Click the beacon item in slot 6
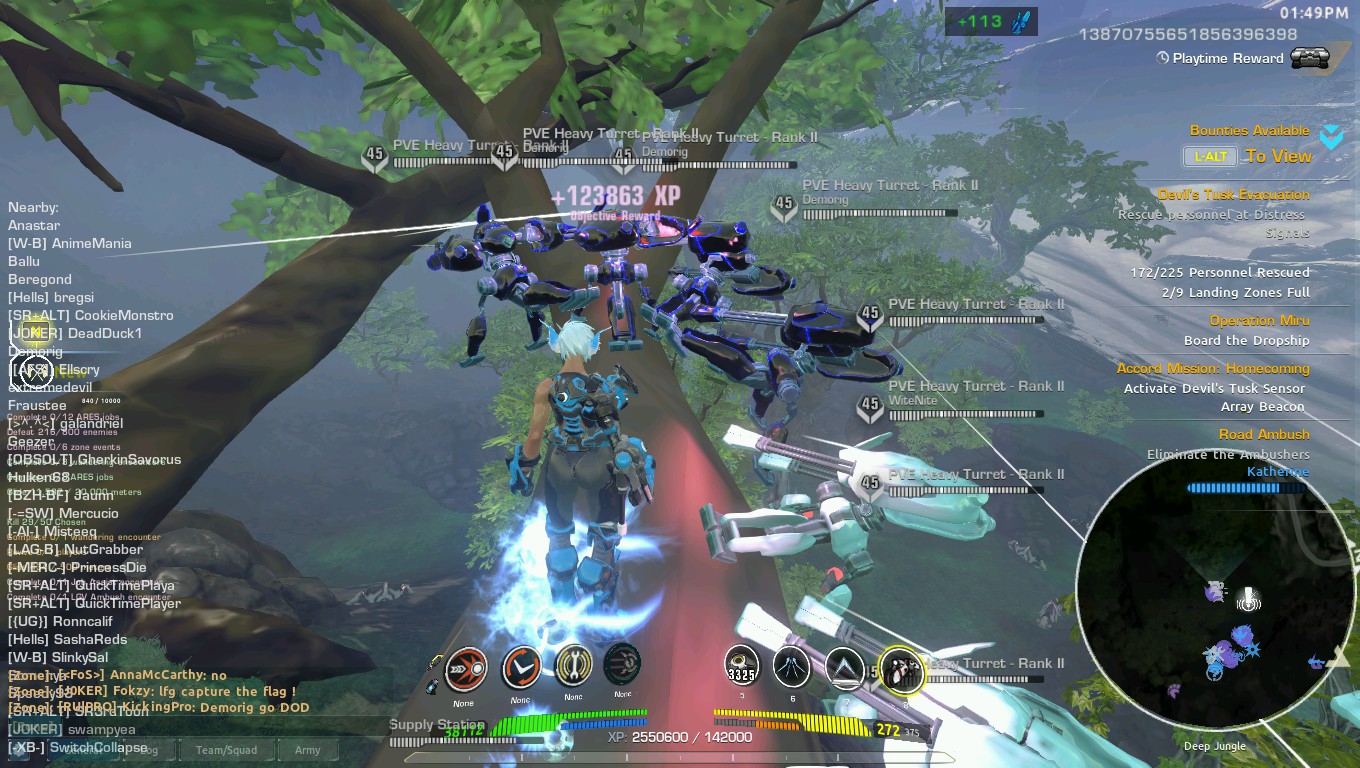The width and height of the screenshot is (1360, 768). [x=793, y=665]
